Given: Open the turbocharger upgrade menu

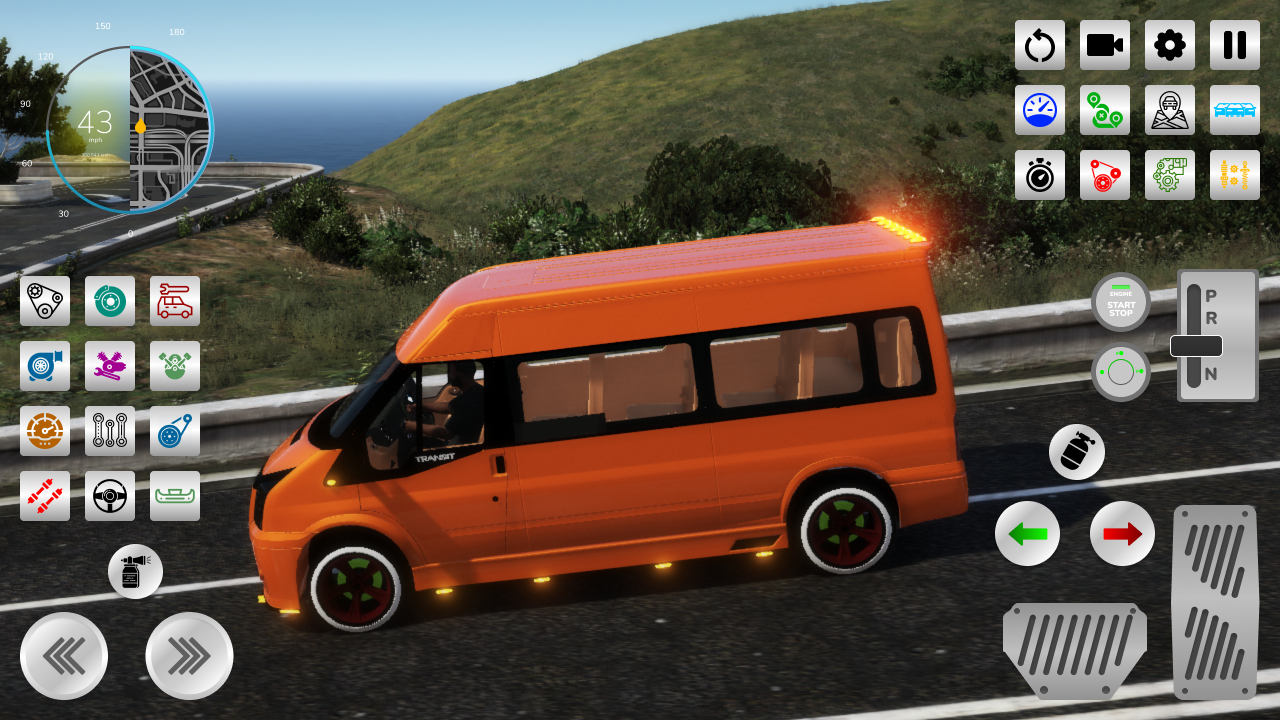Looking at the screenshot, I should [45, 366].
